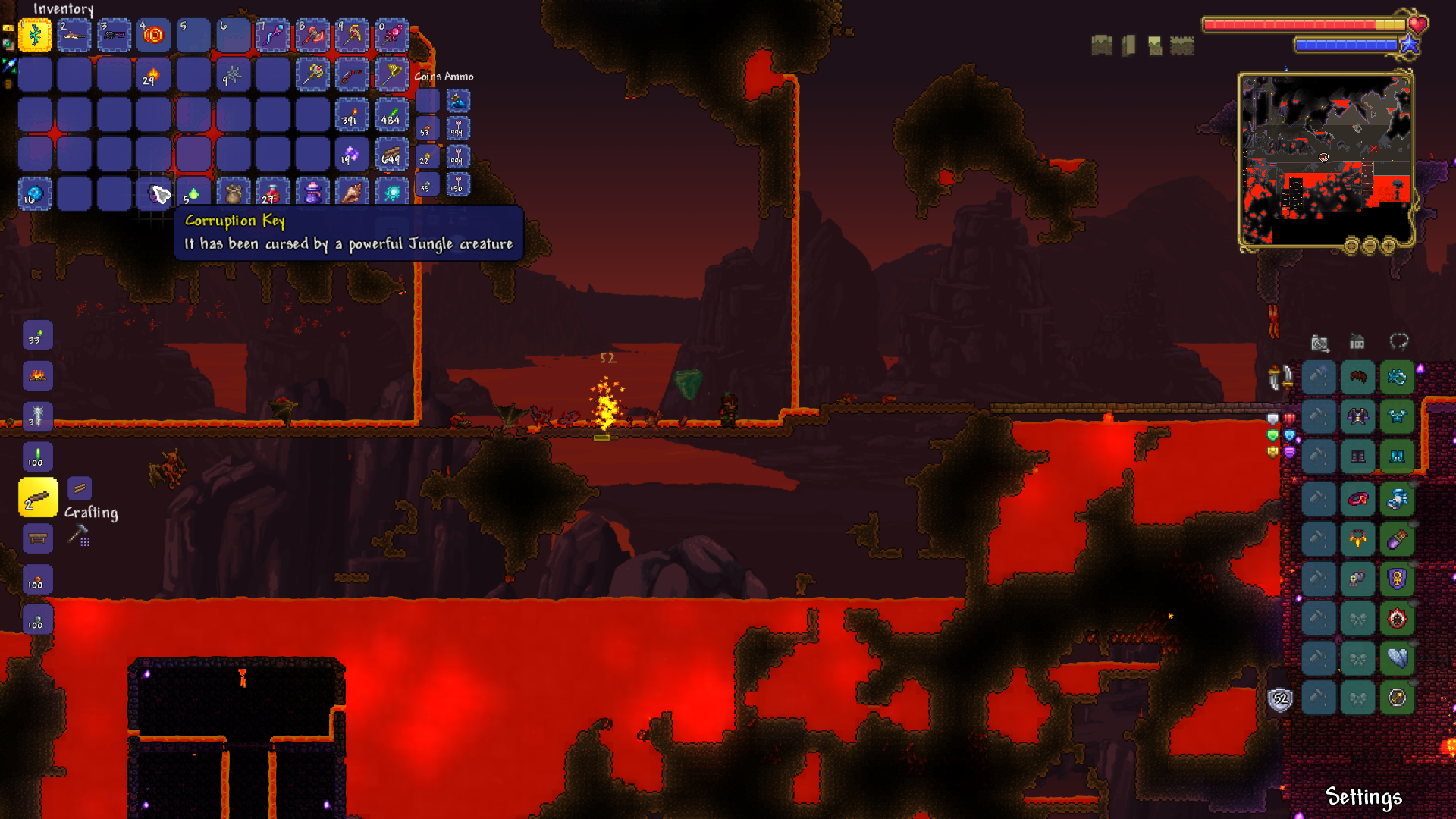Viewport: 1456px width, 819px height.
Task: Open the housing menu house icon
Action: click(1357, 342)
